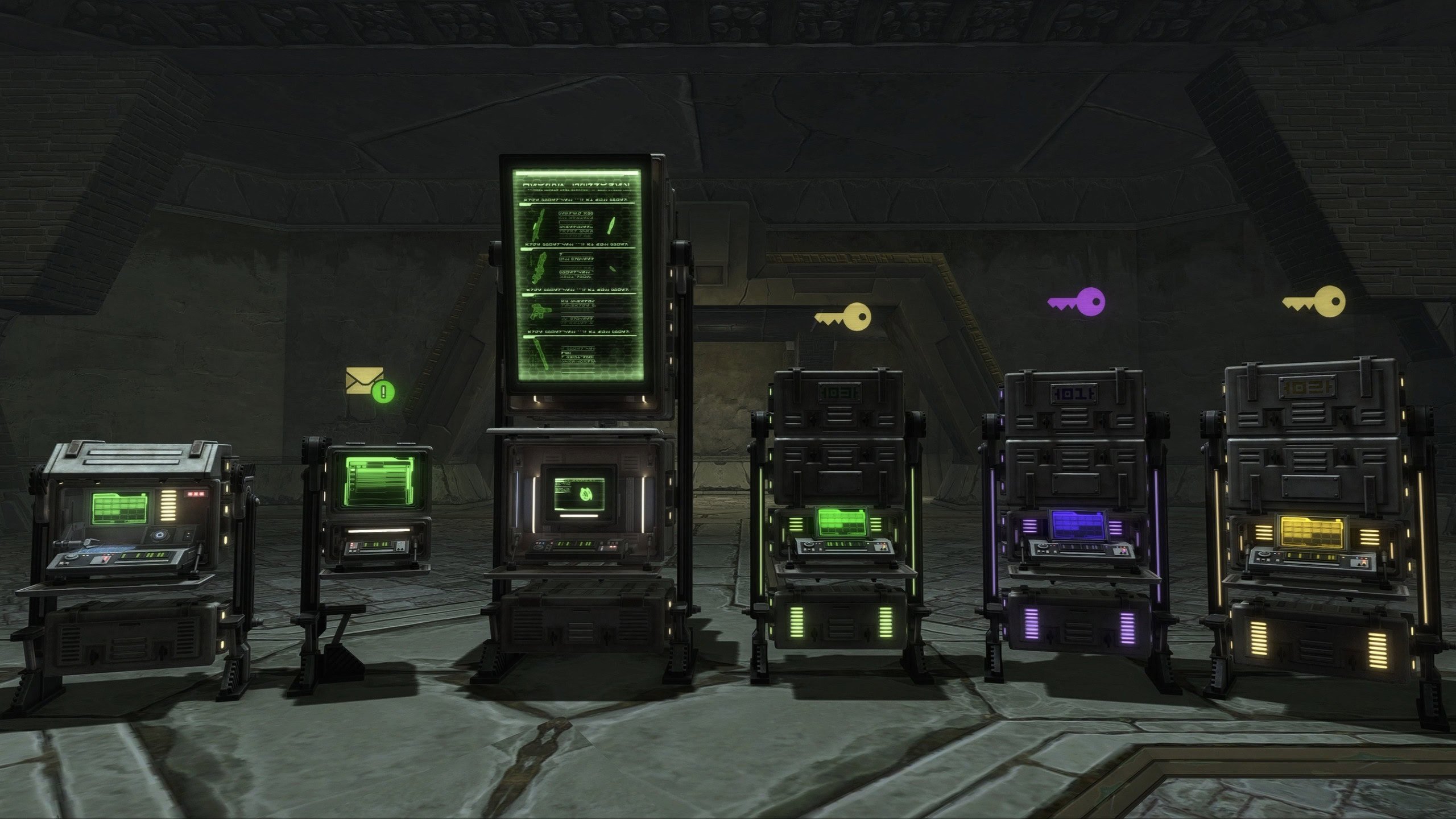Select the purple key icon

click(1076, 302)
